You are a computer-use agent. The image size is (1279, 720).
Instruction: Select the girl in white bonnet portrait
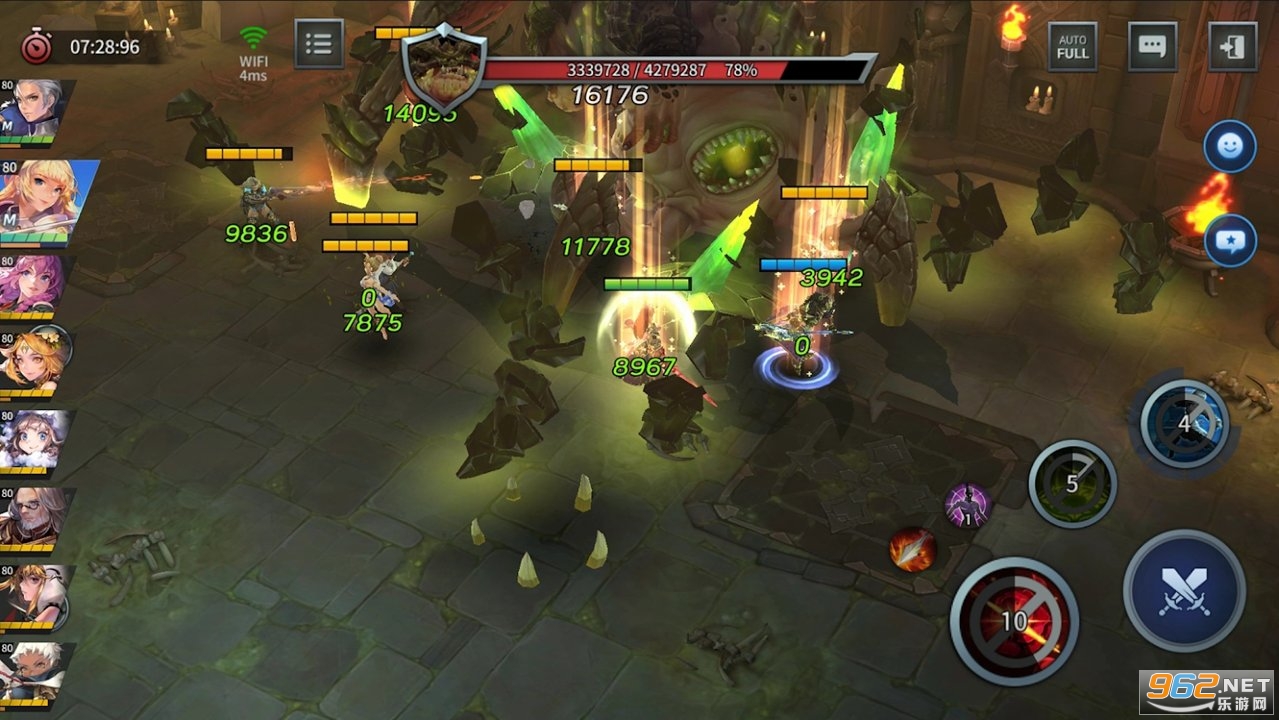32,439
